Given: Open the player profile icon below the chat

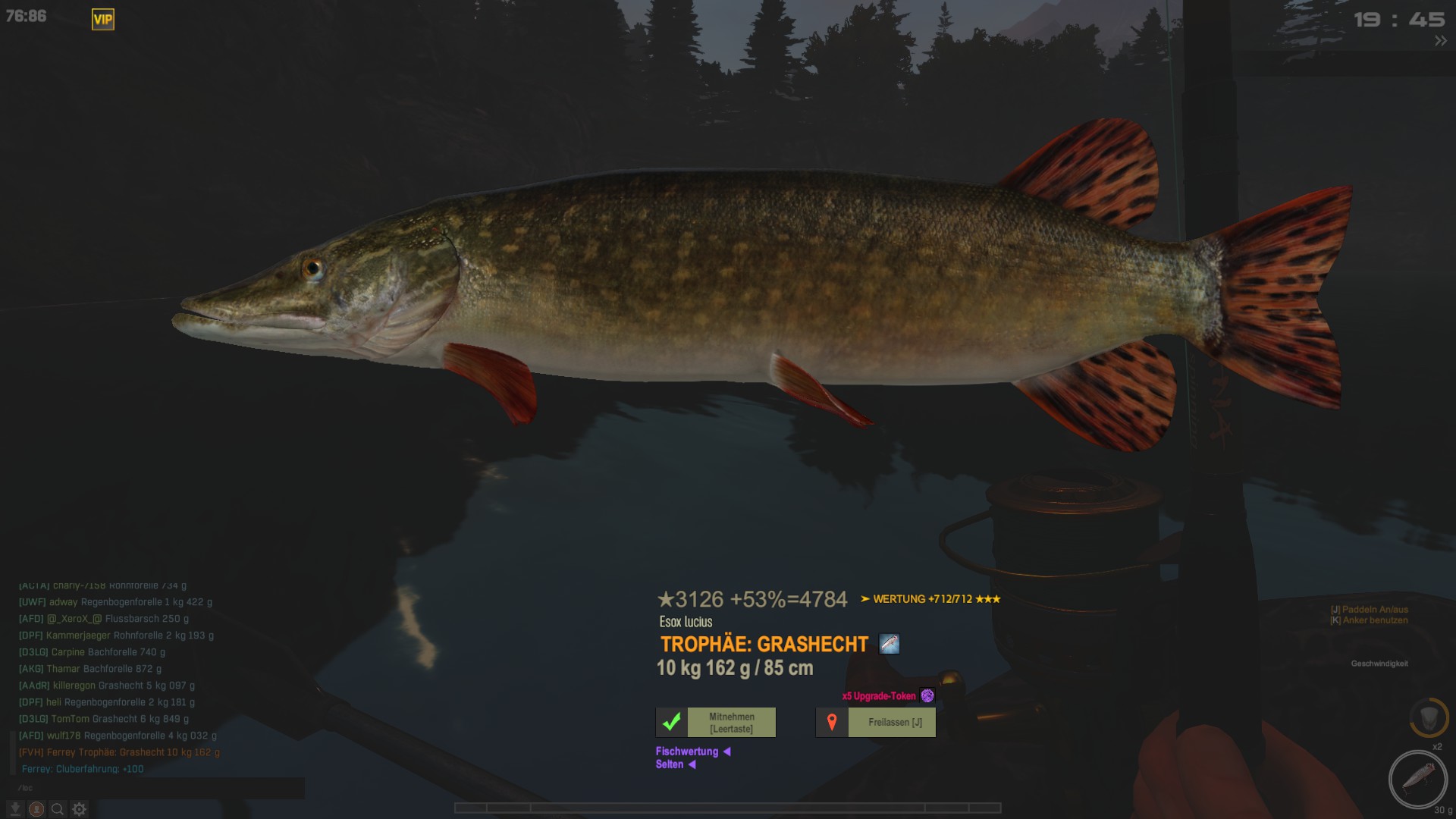Looking at the screenshot, I should pyautogui.click(x=36, y=809).
